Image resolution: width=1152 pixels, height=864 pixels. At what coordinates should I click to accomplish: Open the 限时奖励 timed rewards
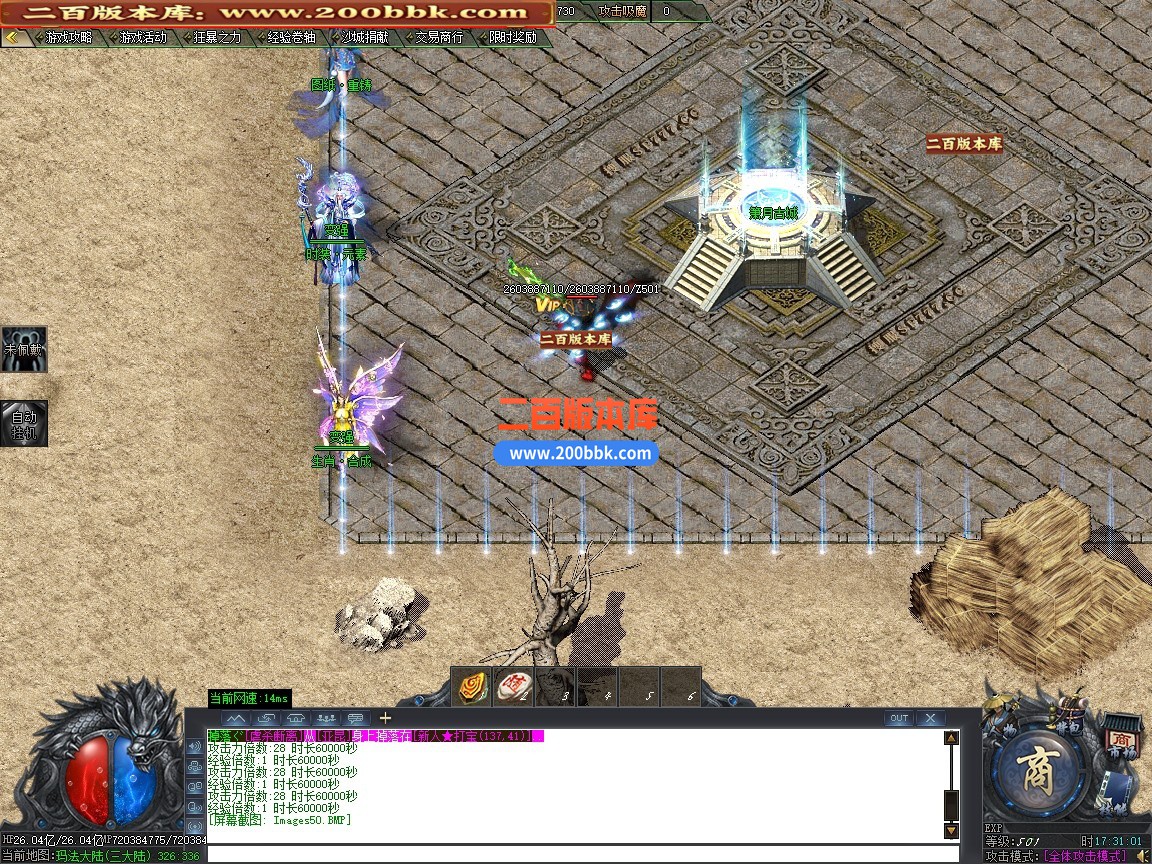512,38
